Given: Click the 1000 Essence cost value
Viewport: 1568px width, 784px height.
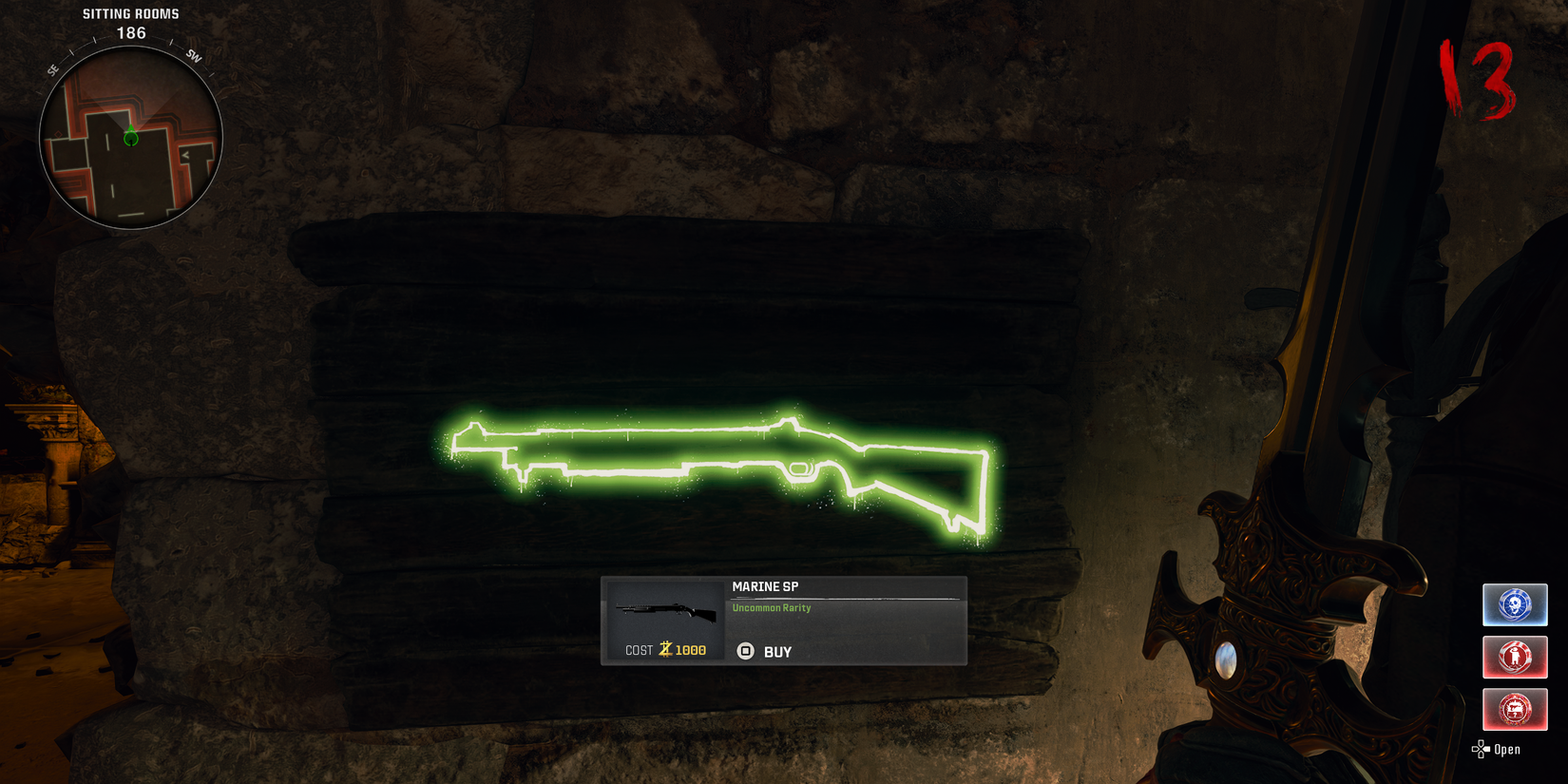Looking at the screenshot, I should [x=692, y=649].
